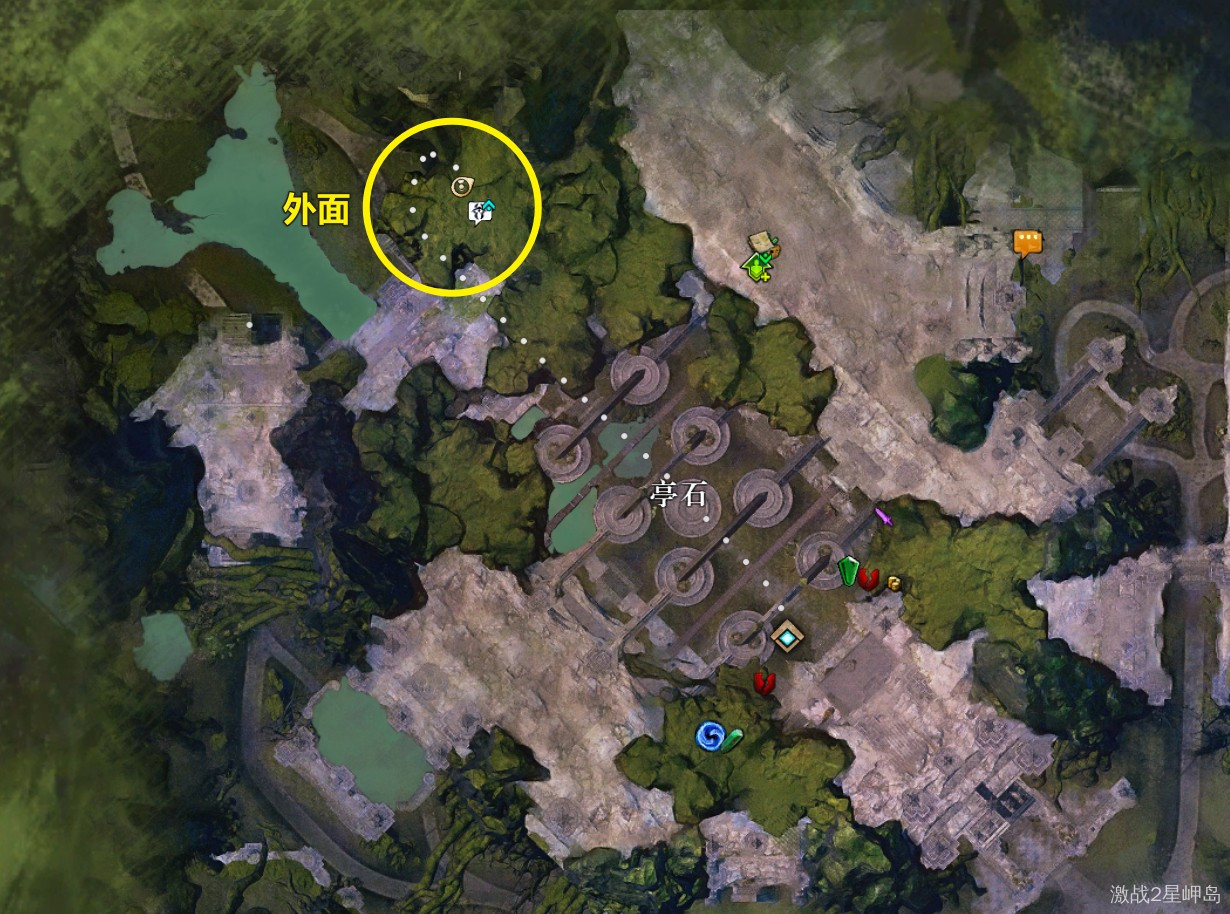The width and height of the screenshot is (1230, 914).
Task: Select the white speech bubble marker
Action: click(482, 211)
